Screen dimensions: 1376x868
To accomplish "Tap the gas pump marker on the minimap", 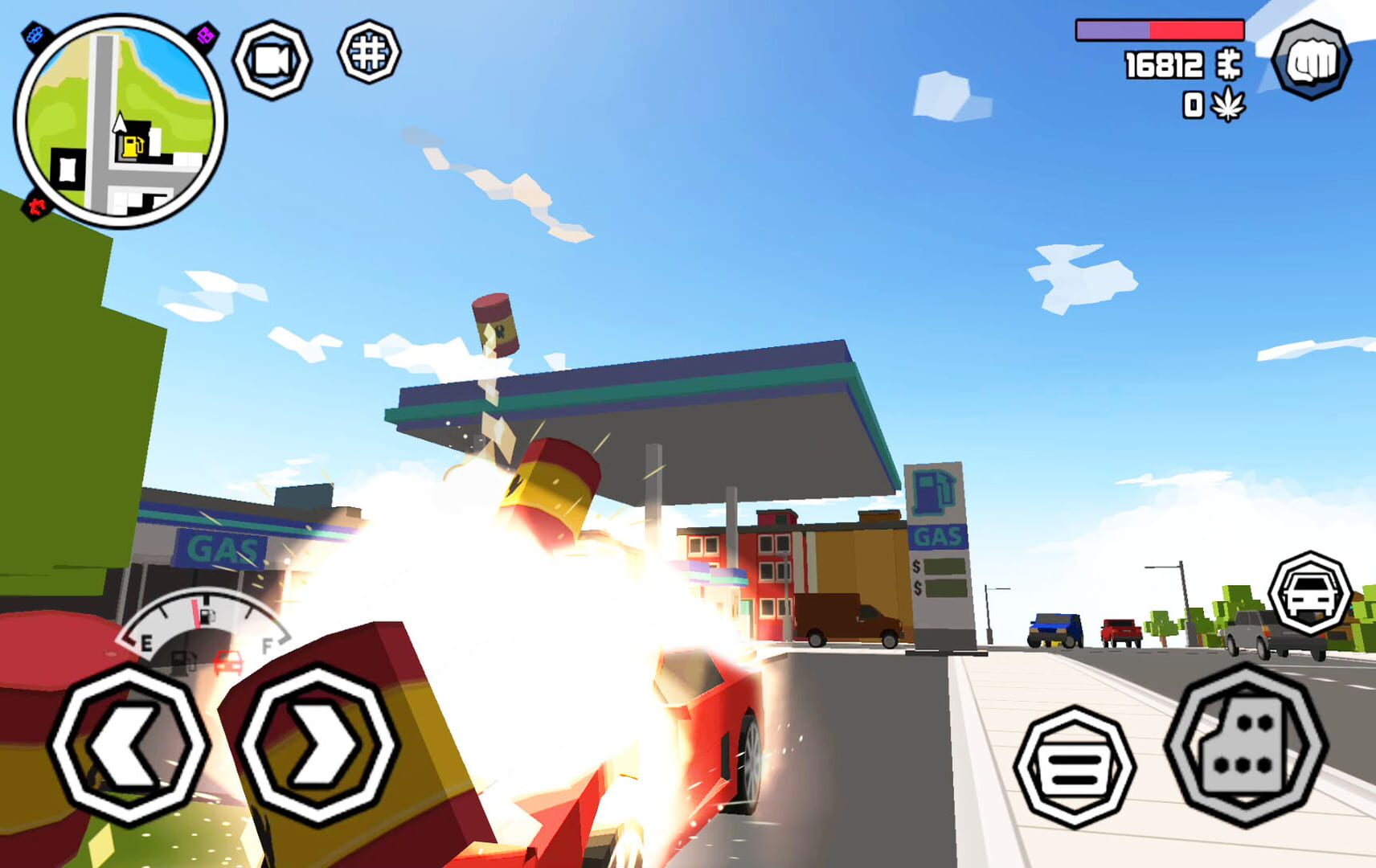I will 133,146.
